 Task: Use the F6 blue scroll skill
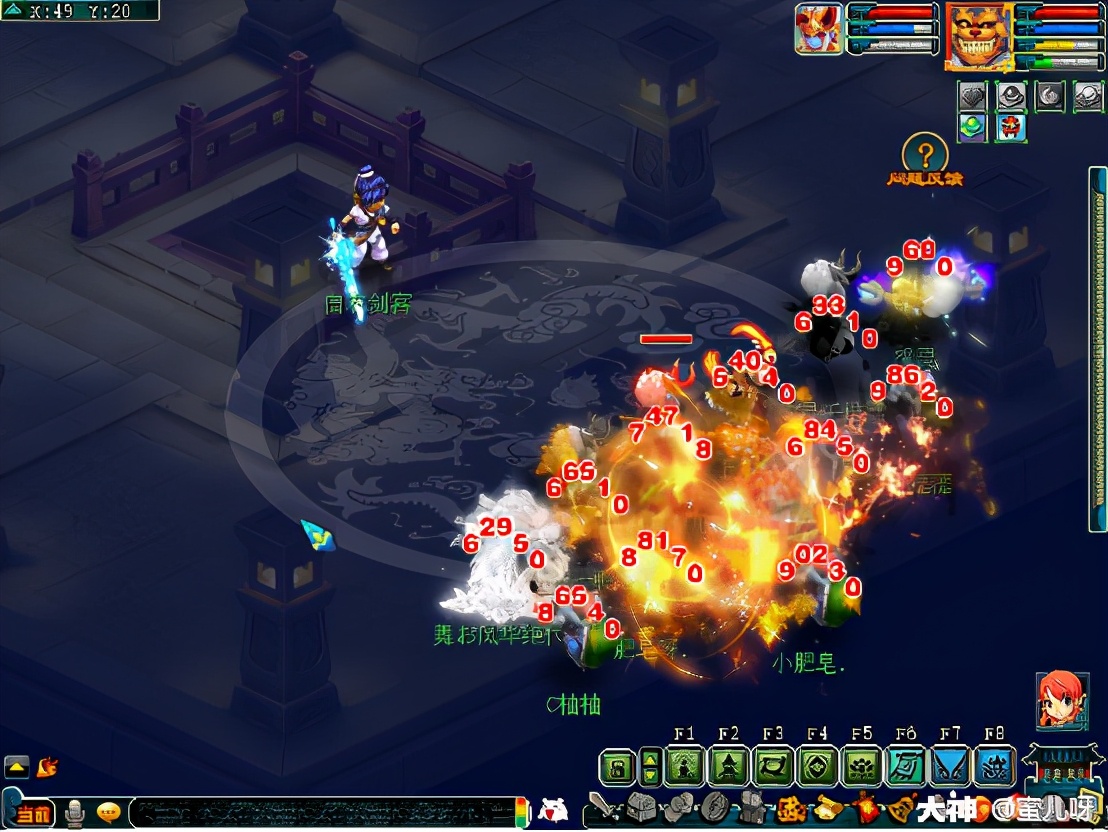click(x=906, y=767)
